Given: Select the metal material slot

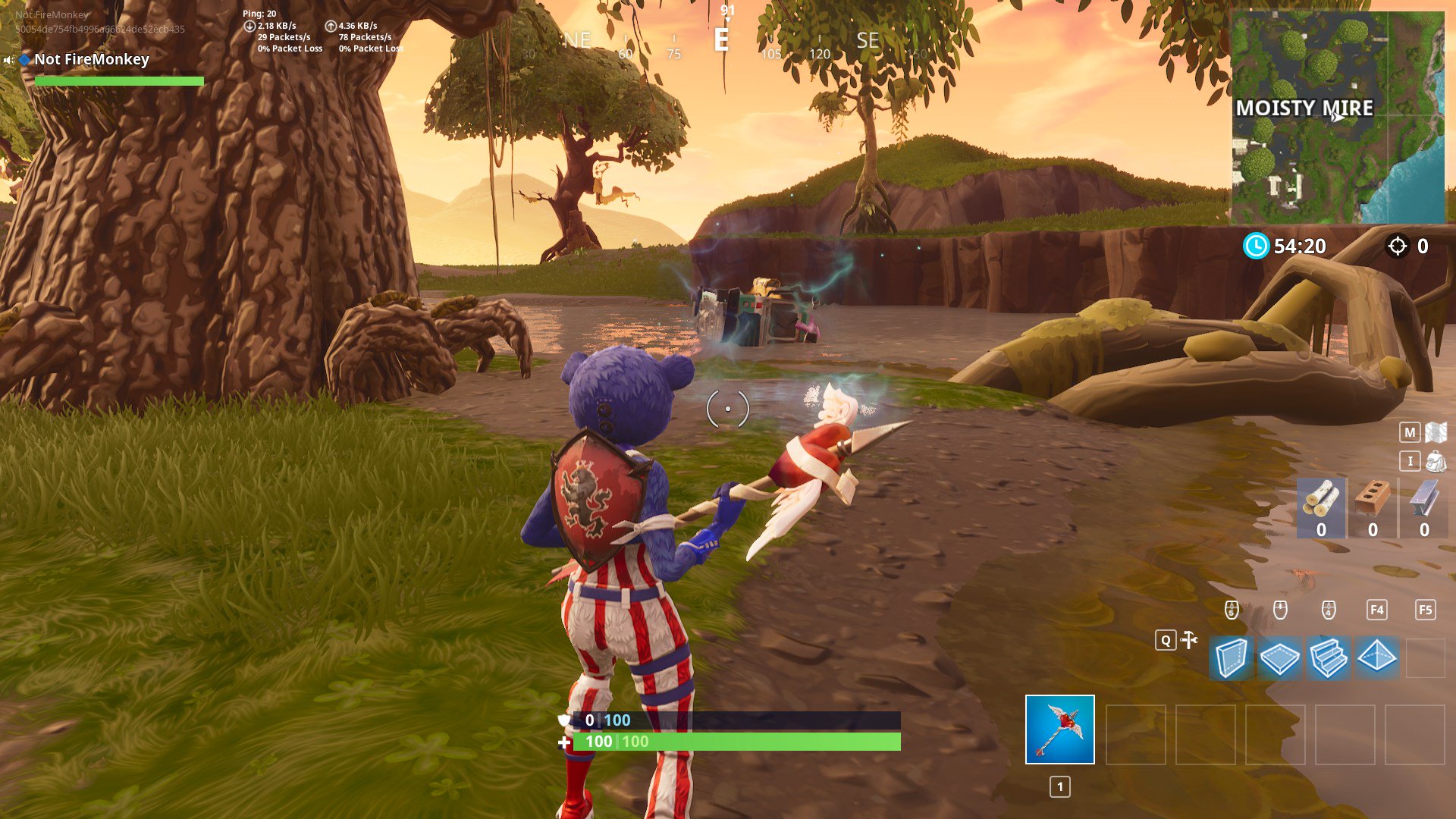Looking at the screenshot, I should point(1423,508).
